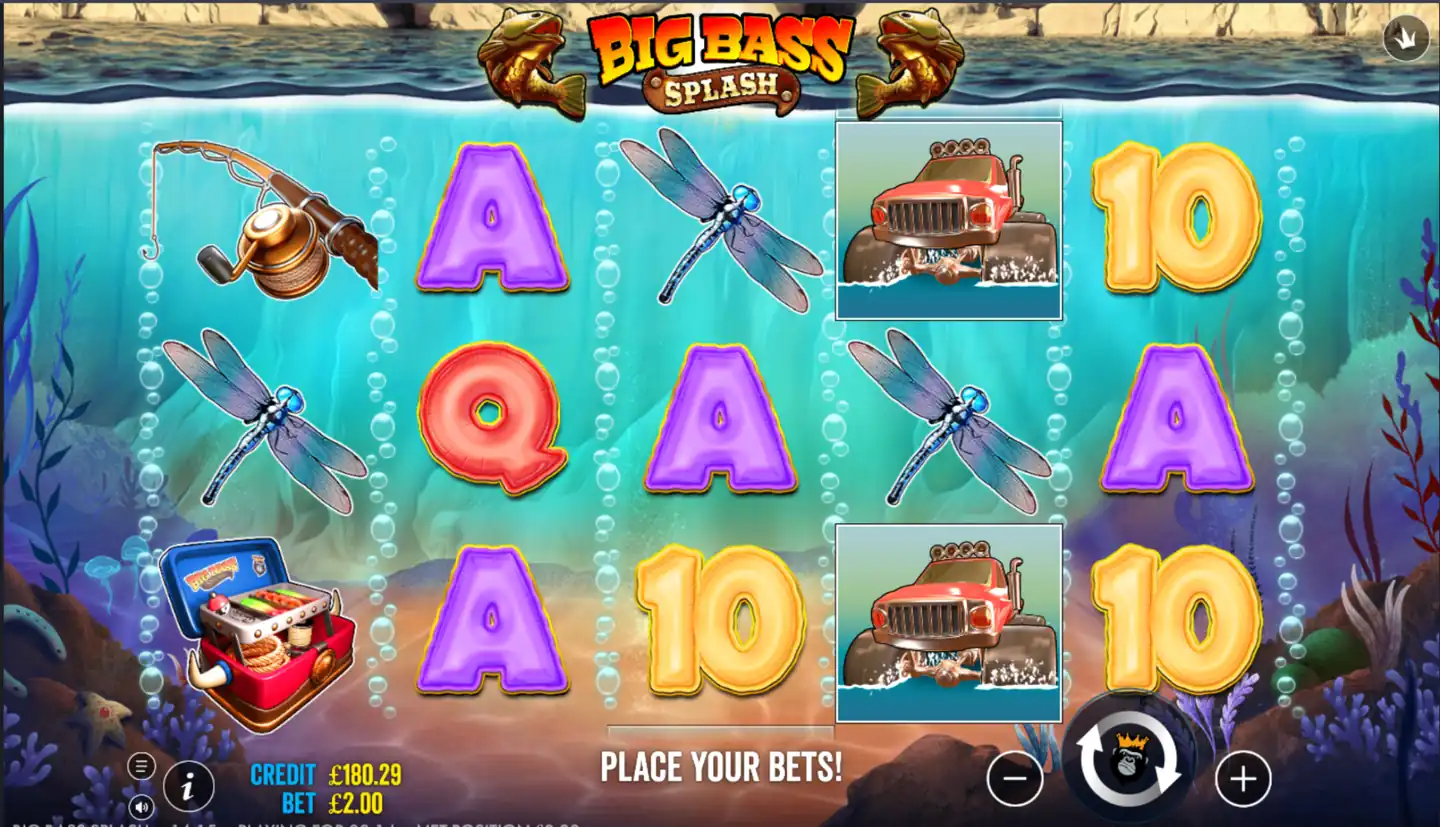Mute game audio via the speaker button
The image size is (1440, 827).
click(x=140, y=805)
